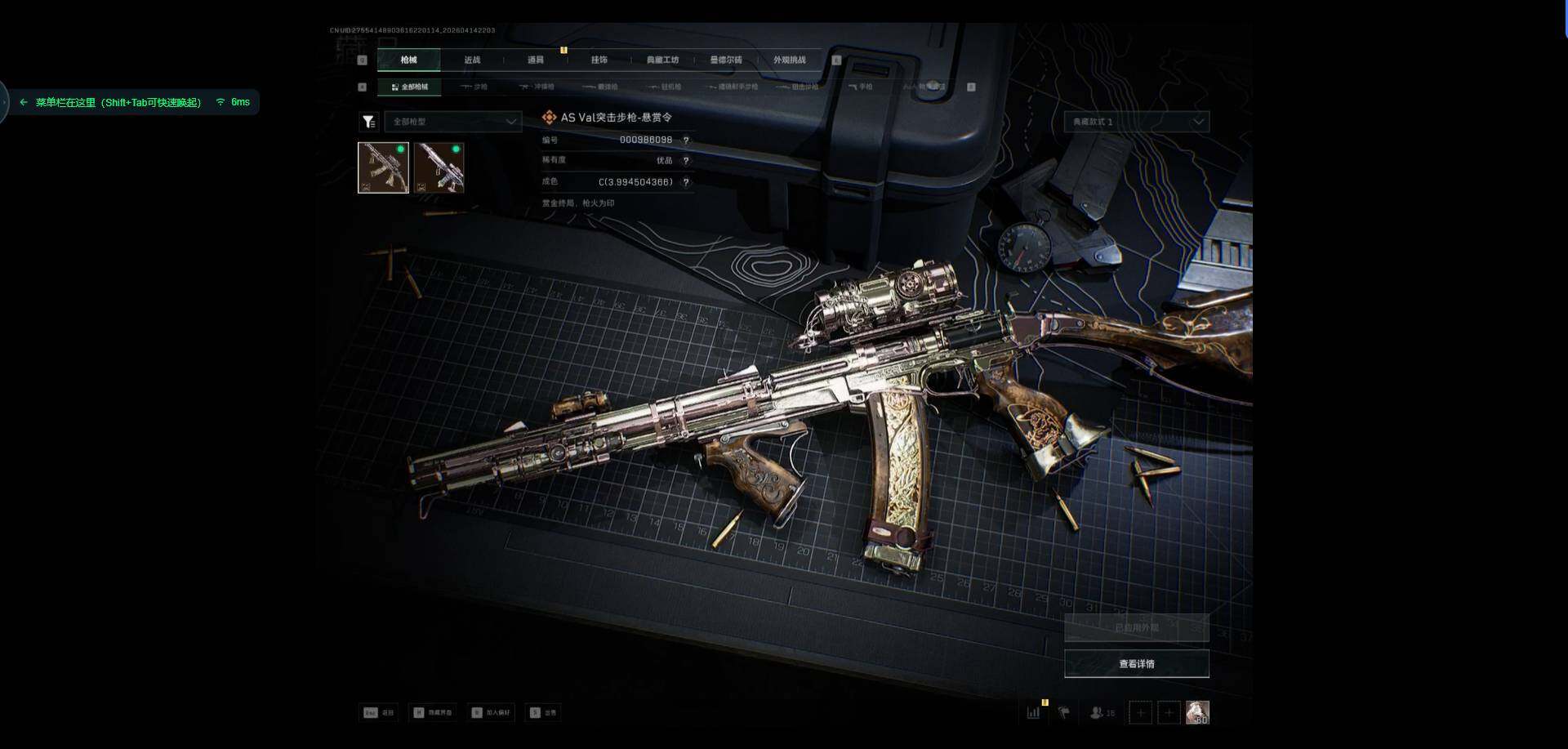
Task: Click the player avatar portrait
Action: tap(1197, 712)
